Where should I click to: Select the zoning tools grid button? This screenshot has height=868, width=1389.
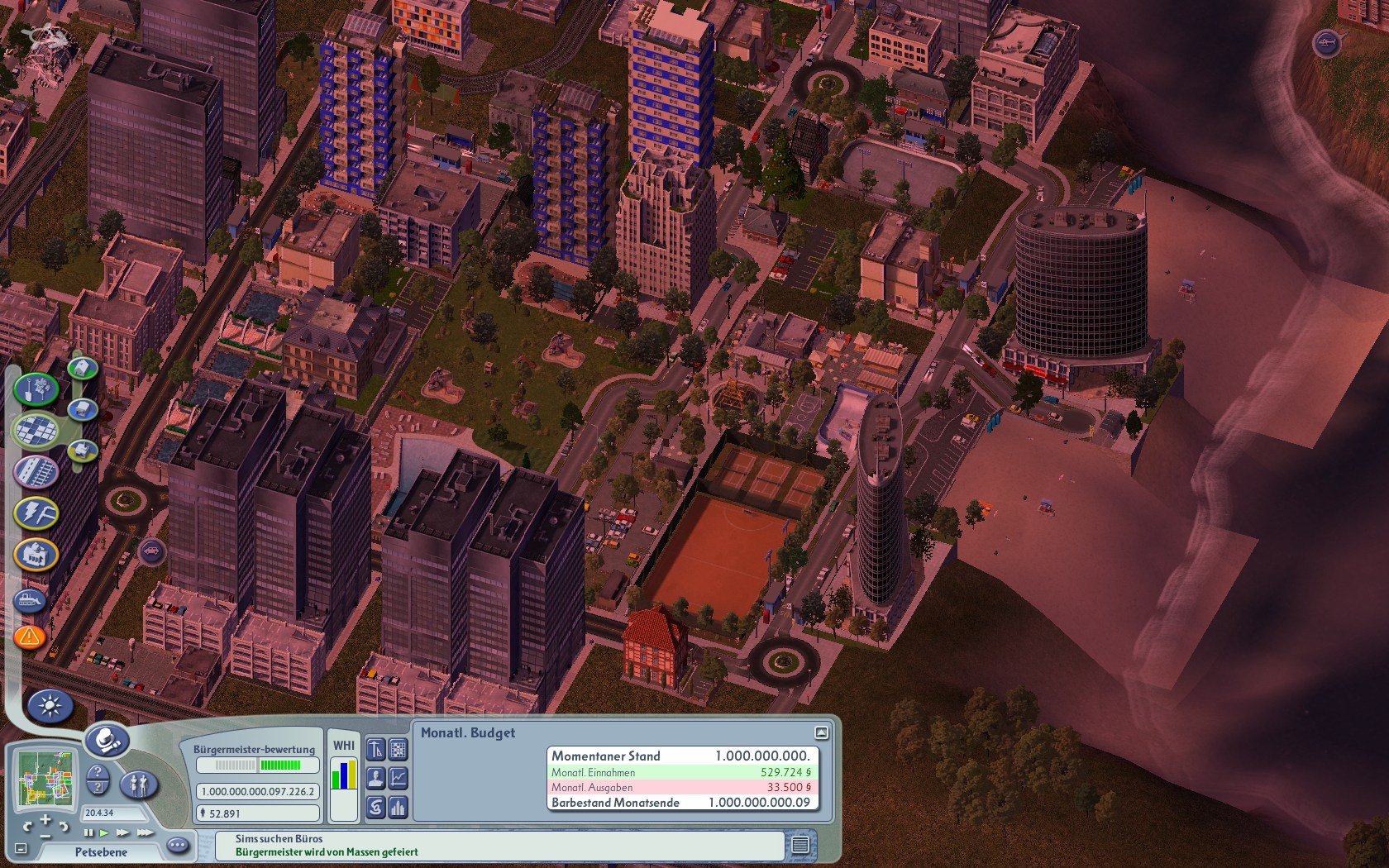pos(36,429)
